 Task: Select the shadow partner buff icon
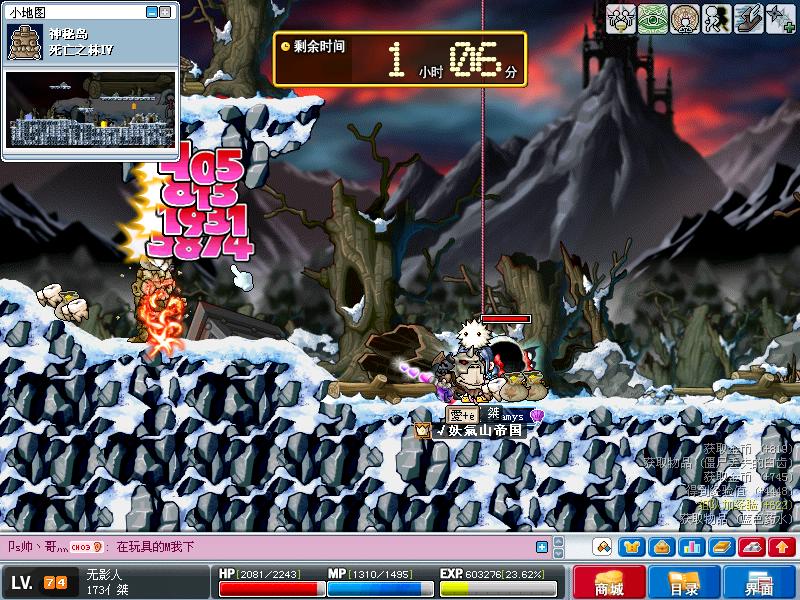(x=717, y=19)
